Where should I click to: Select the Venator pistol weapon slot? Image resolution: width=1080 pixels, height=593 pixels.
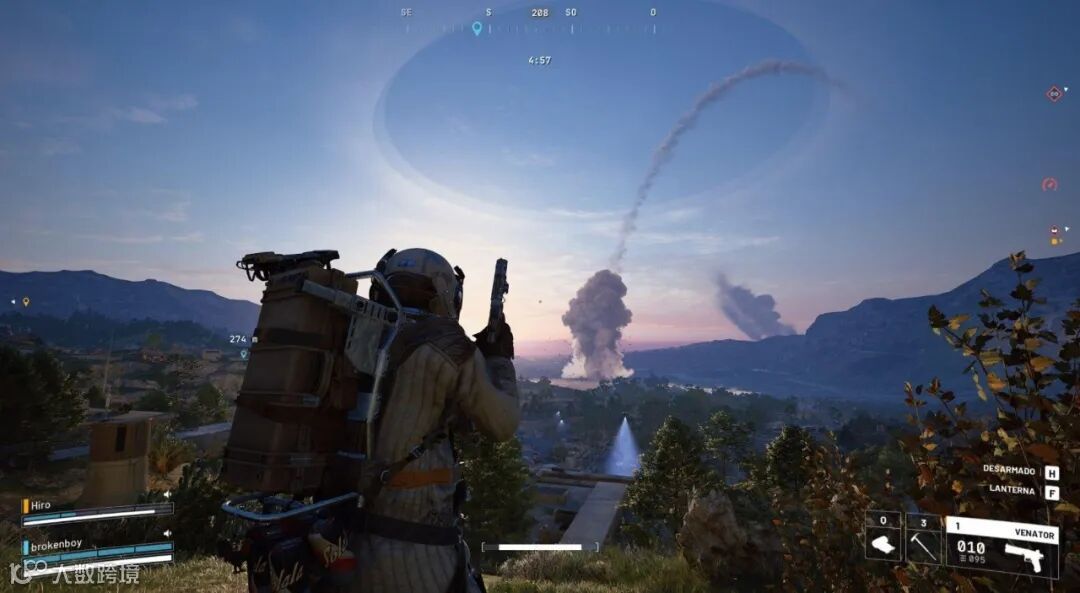(x=1002, y=547)
